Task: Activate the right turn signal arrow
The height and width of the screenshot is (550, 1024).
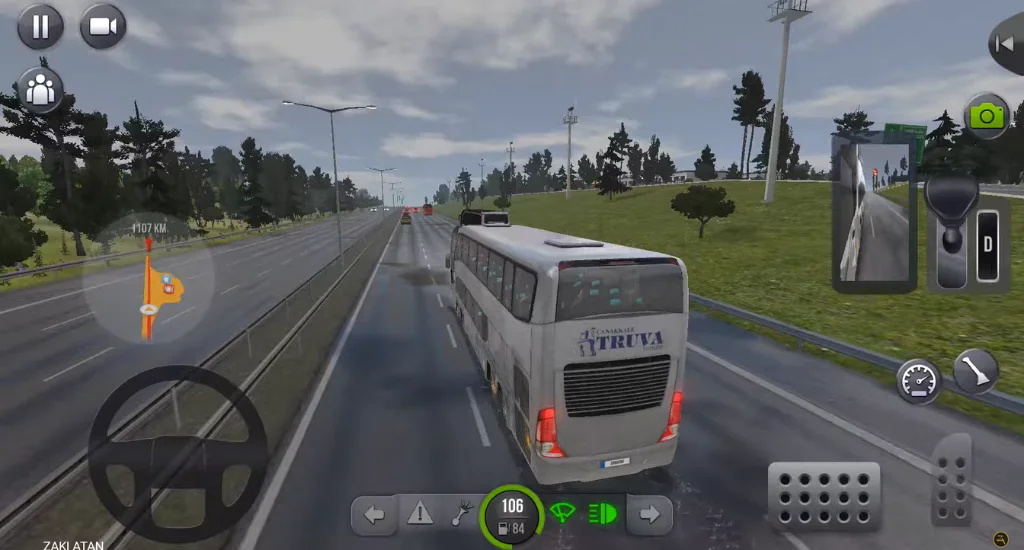Action: click(x=649, y=515)
